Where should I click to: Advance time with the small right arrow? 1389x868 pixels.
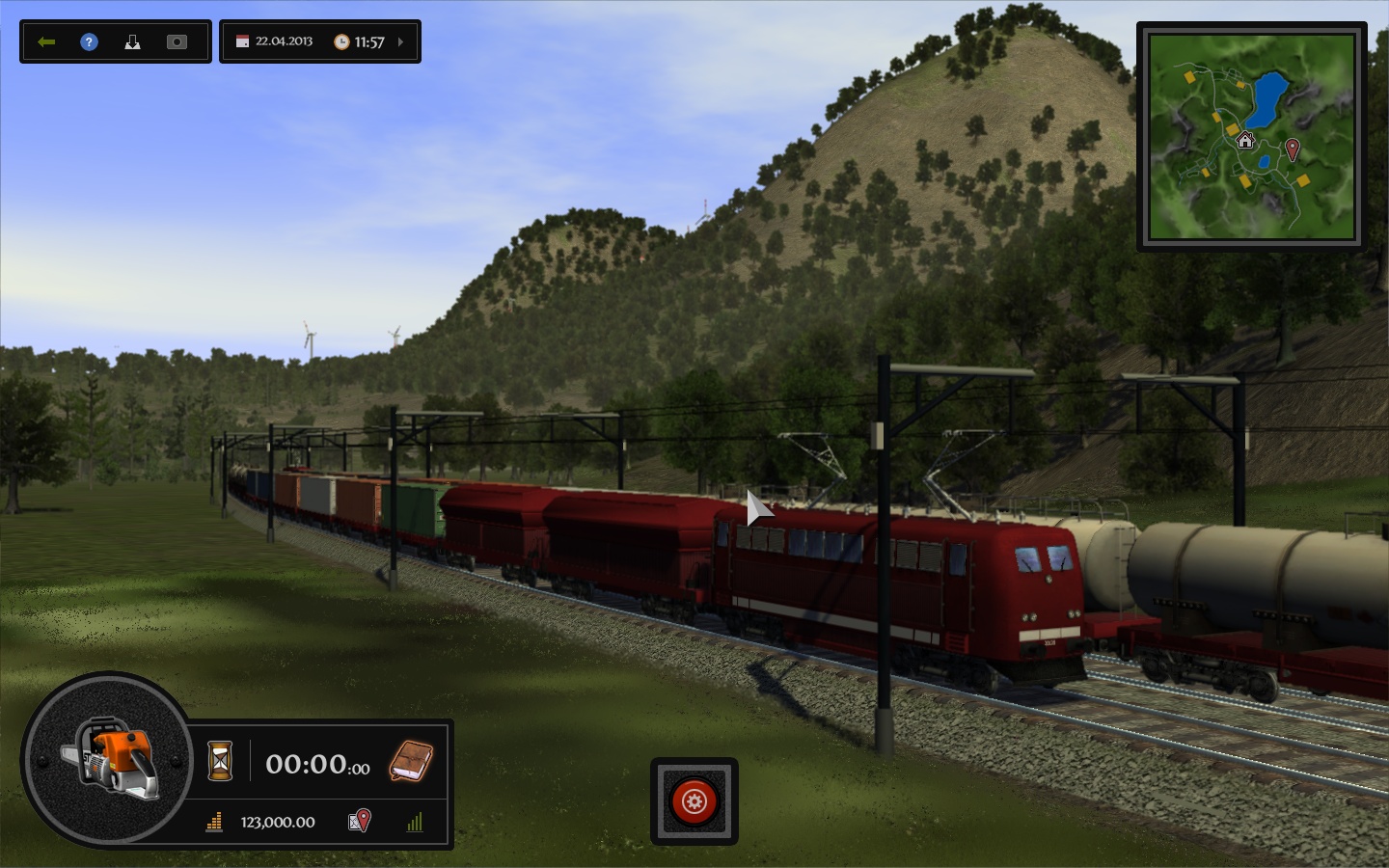[399, 41]
